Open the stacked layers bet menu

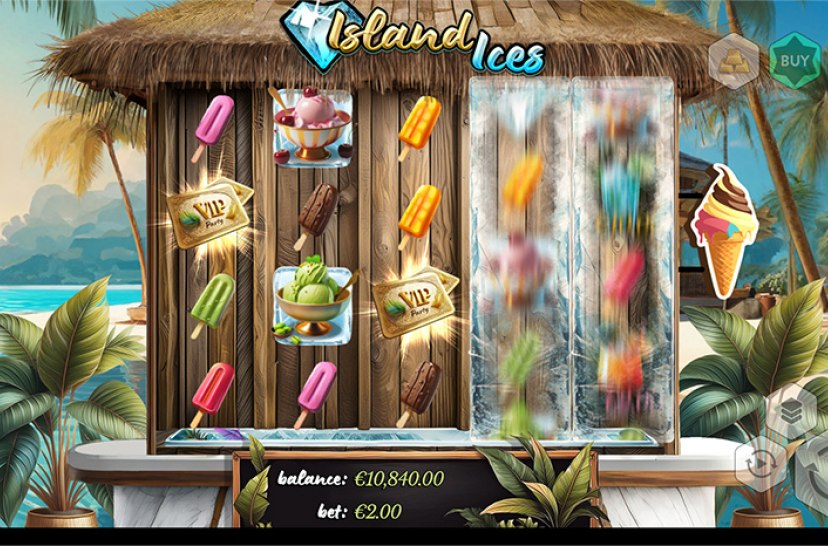click(x=790, y=412)
